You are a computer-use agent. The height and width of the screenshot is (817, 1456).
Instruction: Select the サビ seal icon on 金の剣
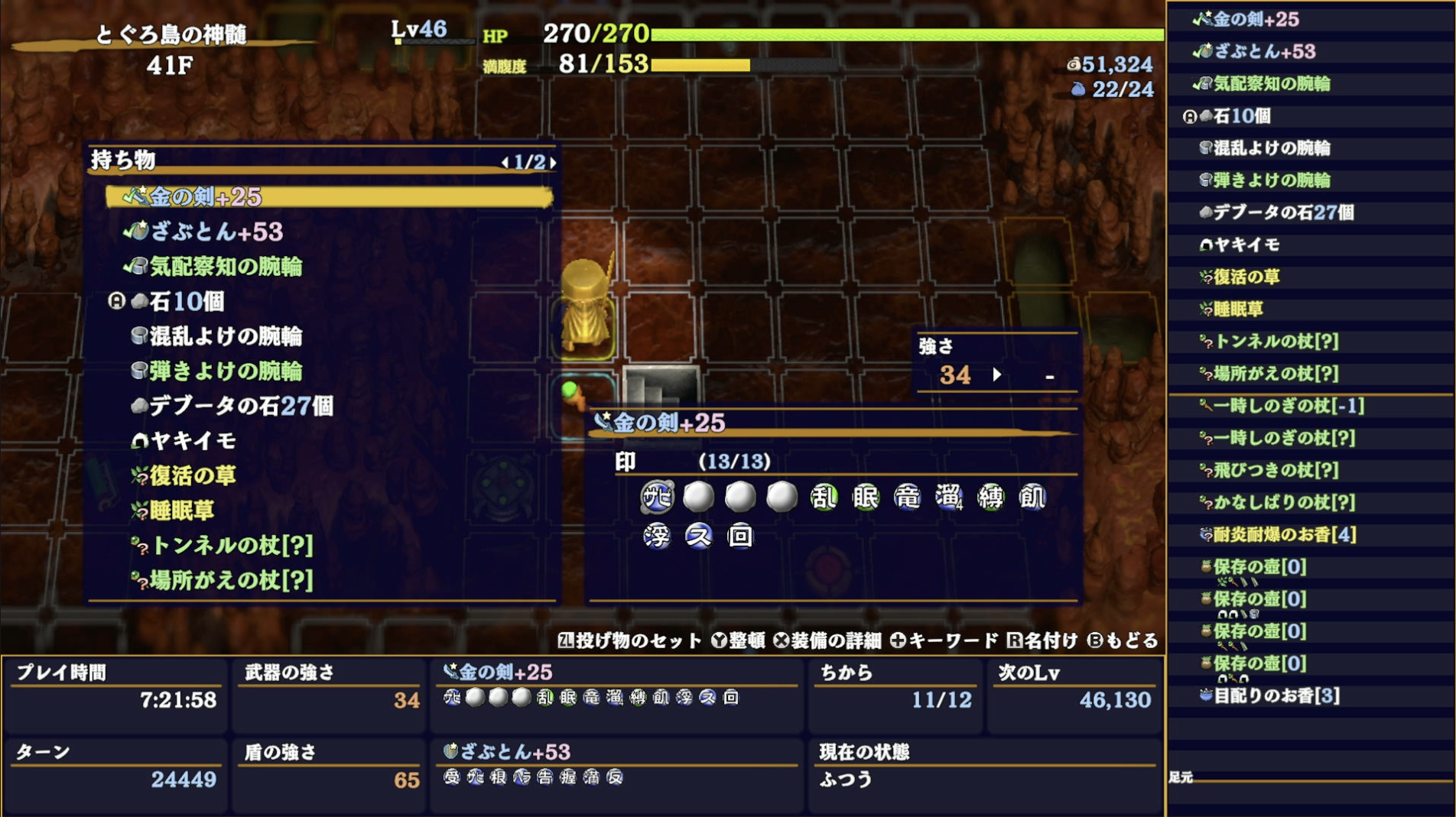[x=656, y=498]
